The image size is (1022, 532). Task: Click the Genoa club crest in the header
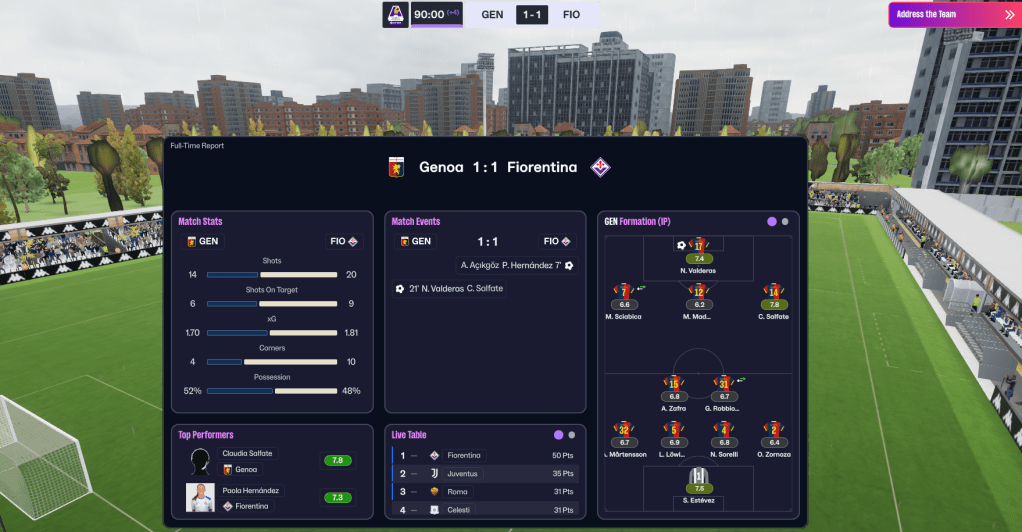coord(396,167)
